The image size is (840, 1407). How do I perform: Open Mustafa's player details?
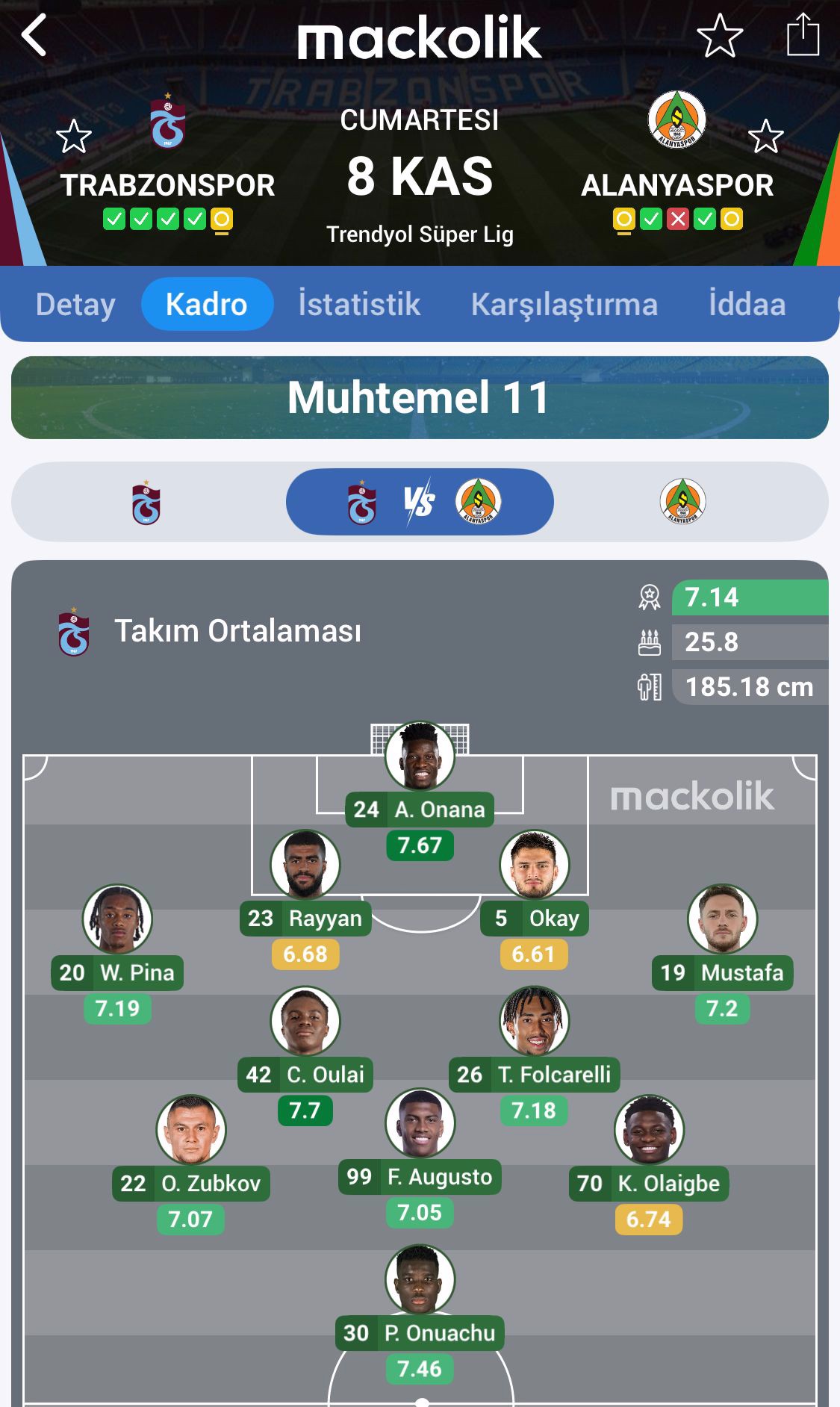coord(722,919)
